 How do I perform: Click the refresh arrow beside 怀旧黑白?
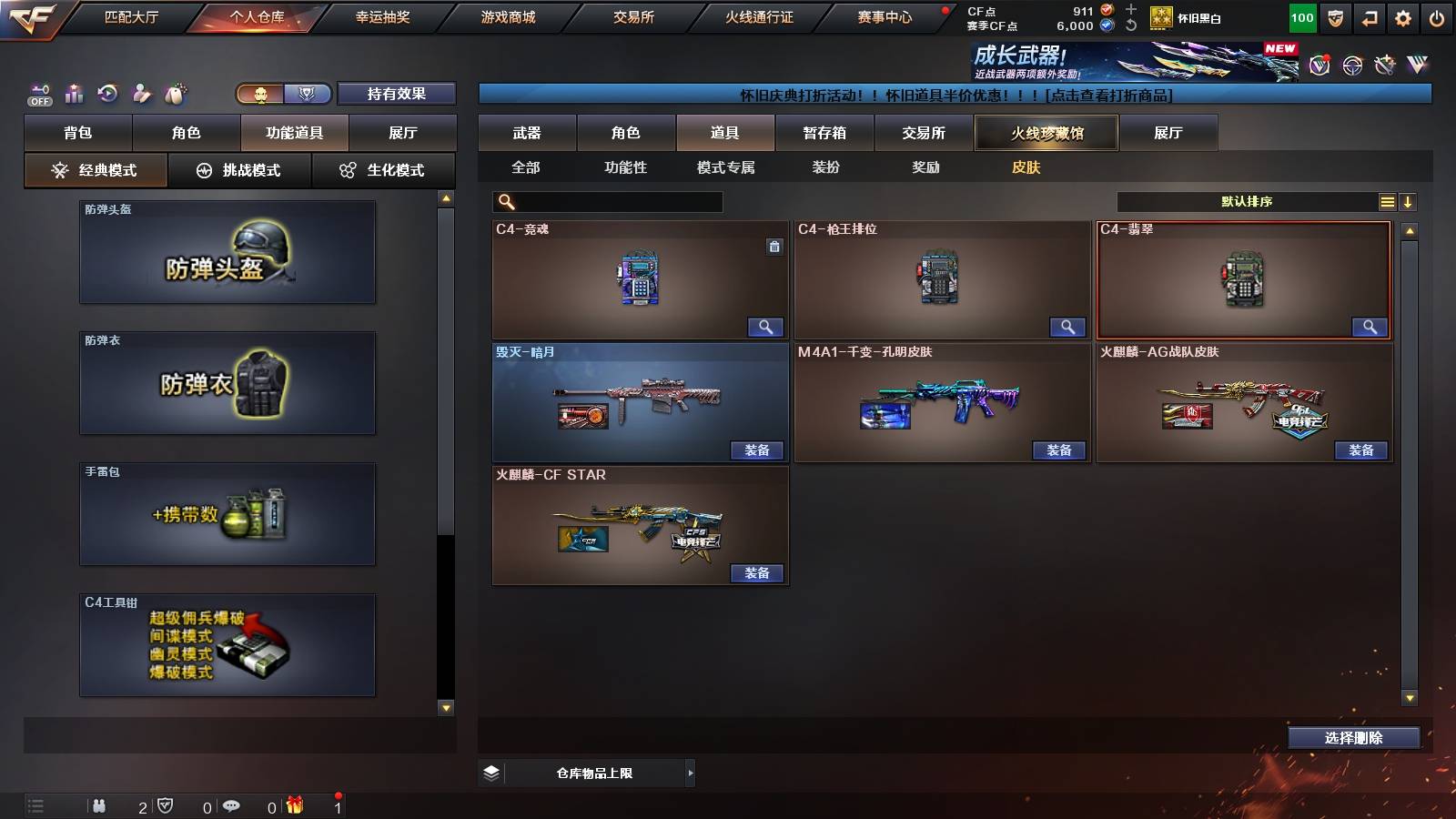[x=1131, y=23]
